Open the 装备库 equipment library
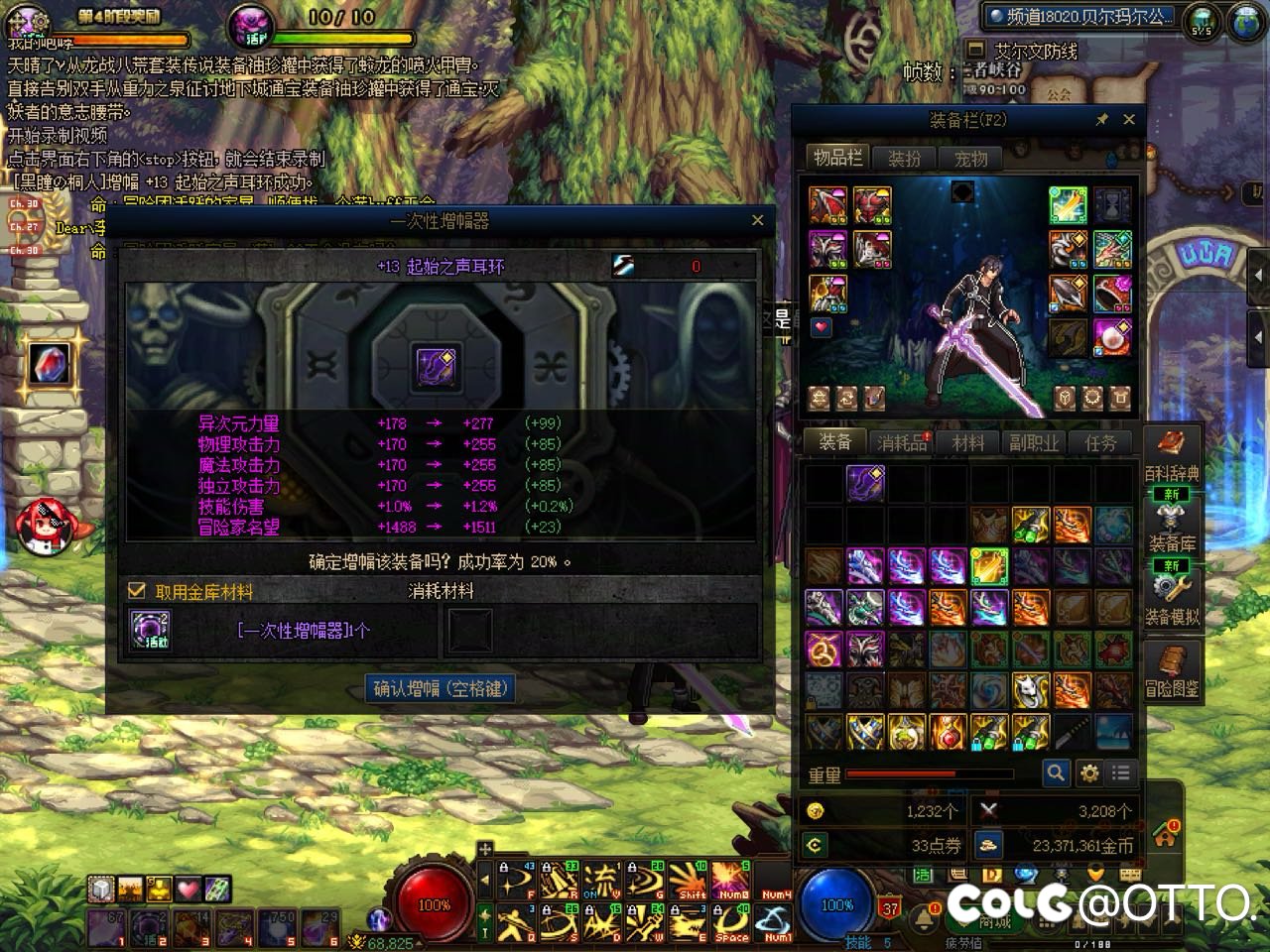Screen dimensions: 1270x952 pos(1172,526)
